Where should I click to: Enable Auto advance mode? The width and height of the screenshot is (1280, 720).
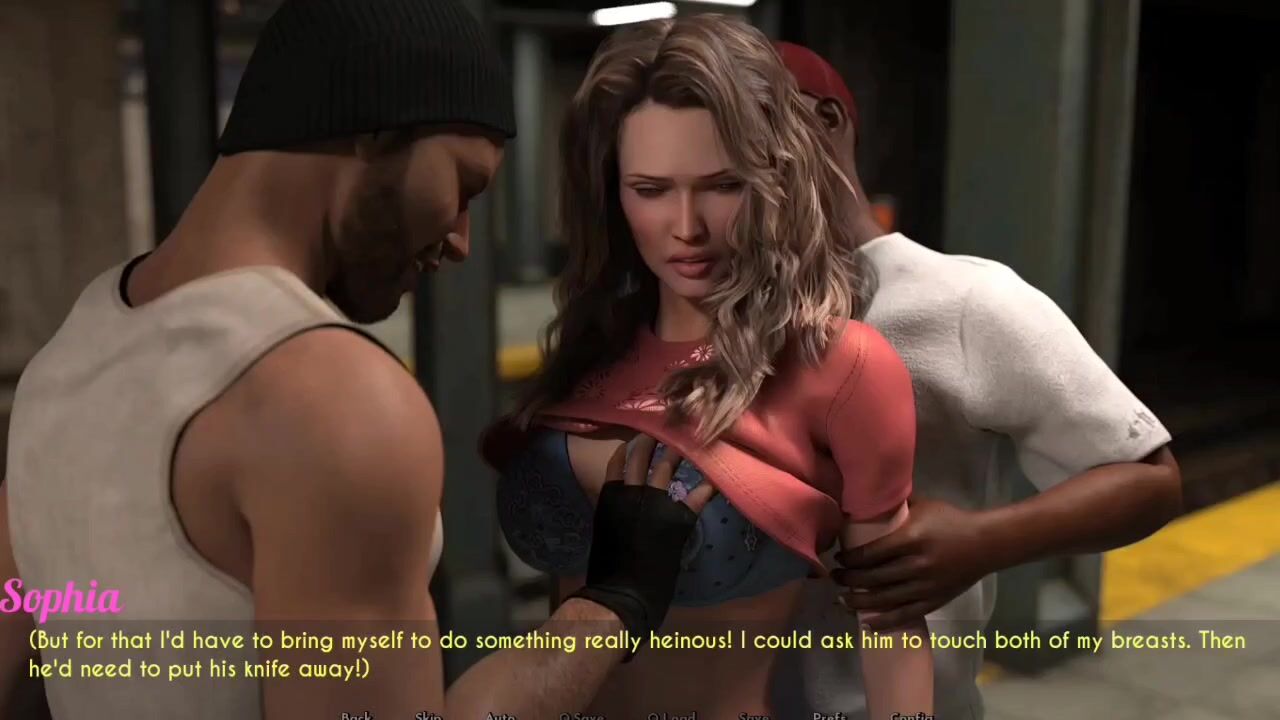(500, 716)
